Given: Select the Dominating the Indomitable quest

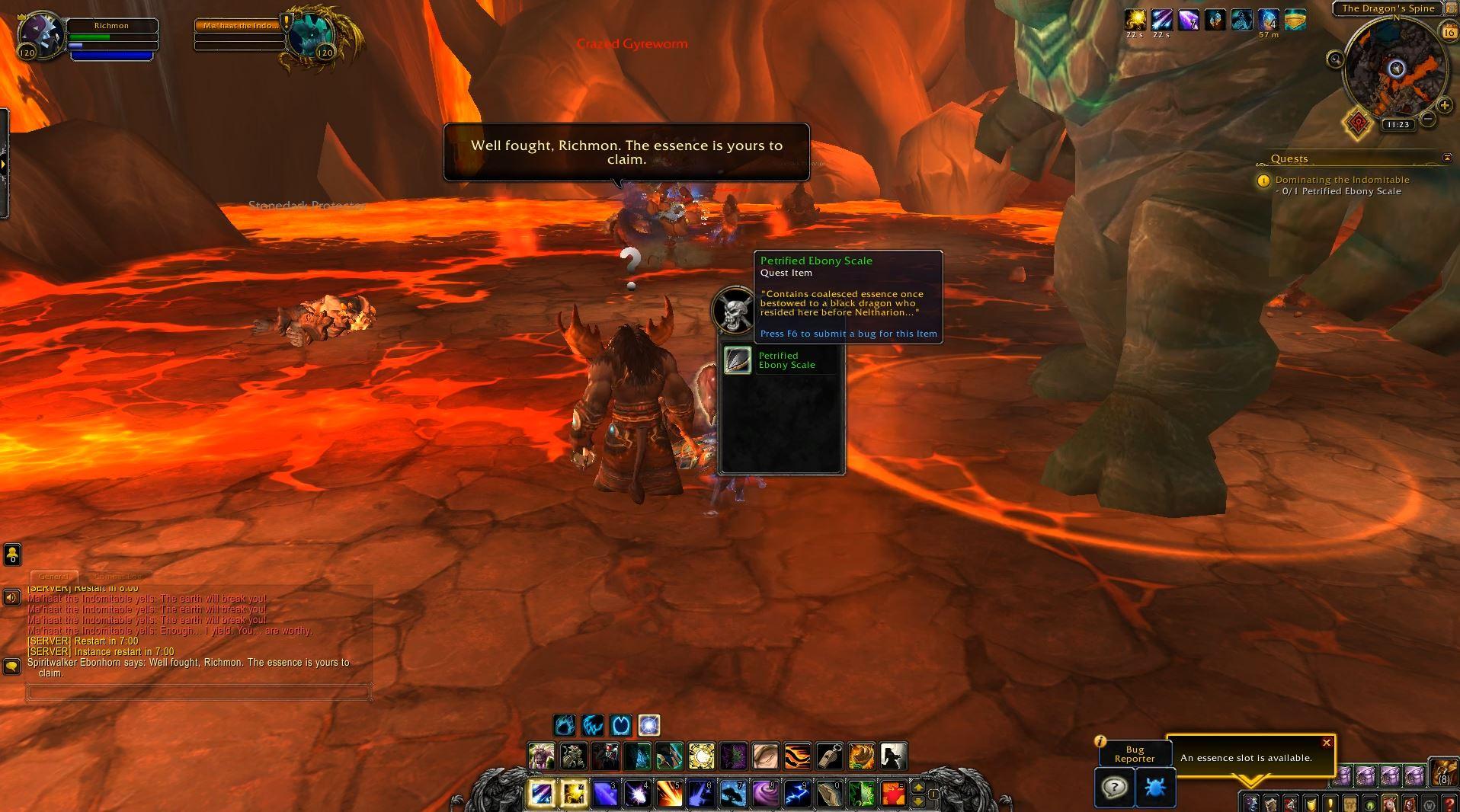Looking at the screenshot, I should pyautogui.click(x=1342, y=180).
